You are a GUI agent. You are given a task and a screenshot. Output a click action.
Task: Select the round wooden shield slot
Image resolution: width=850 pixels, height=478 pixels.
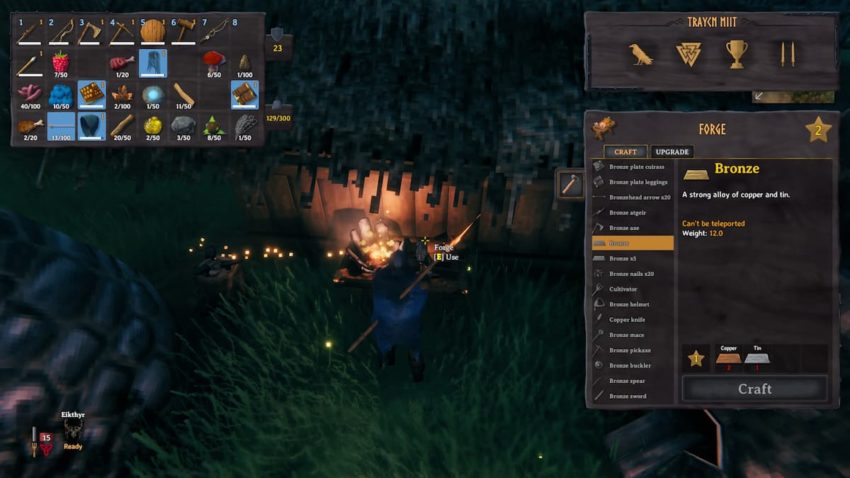[152, 32]
